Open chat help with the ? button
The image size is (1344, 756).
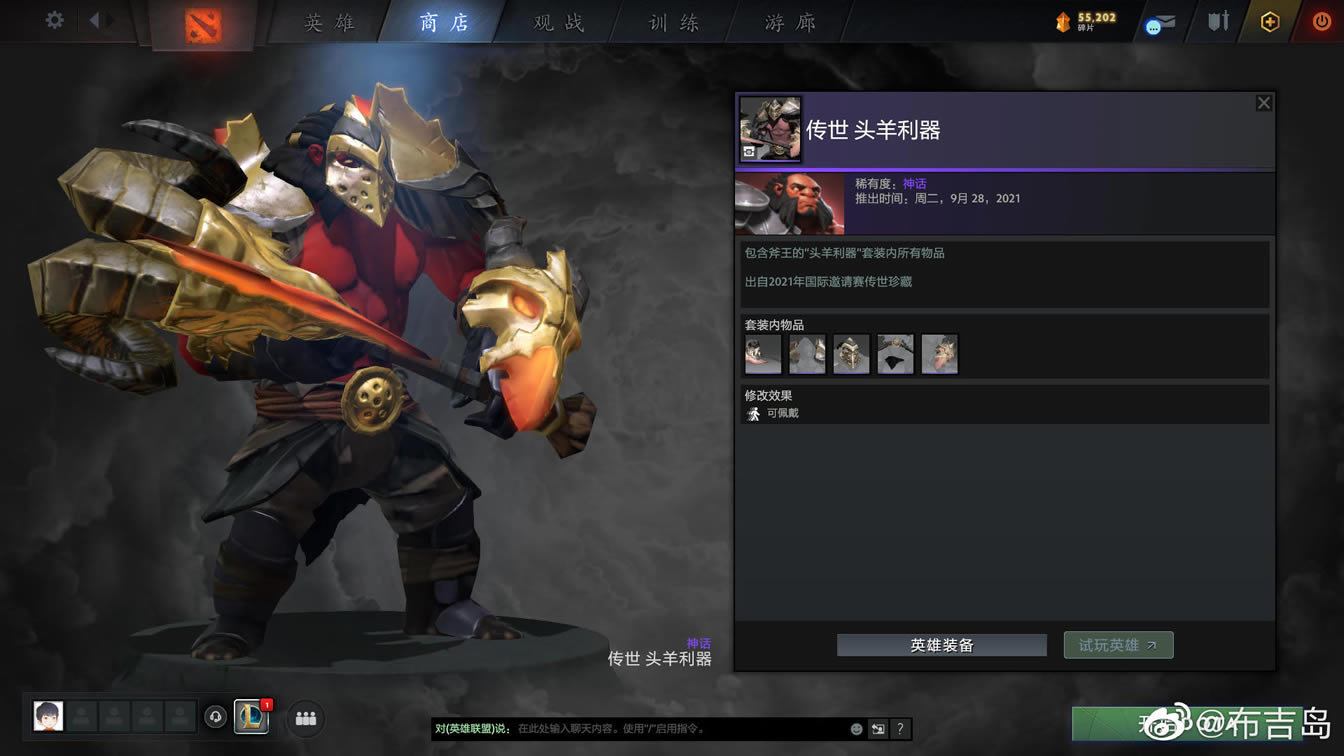coord(900,728)
